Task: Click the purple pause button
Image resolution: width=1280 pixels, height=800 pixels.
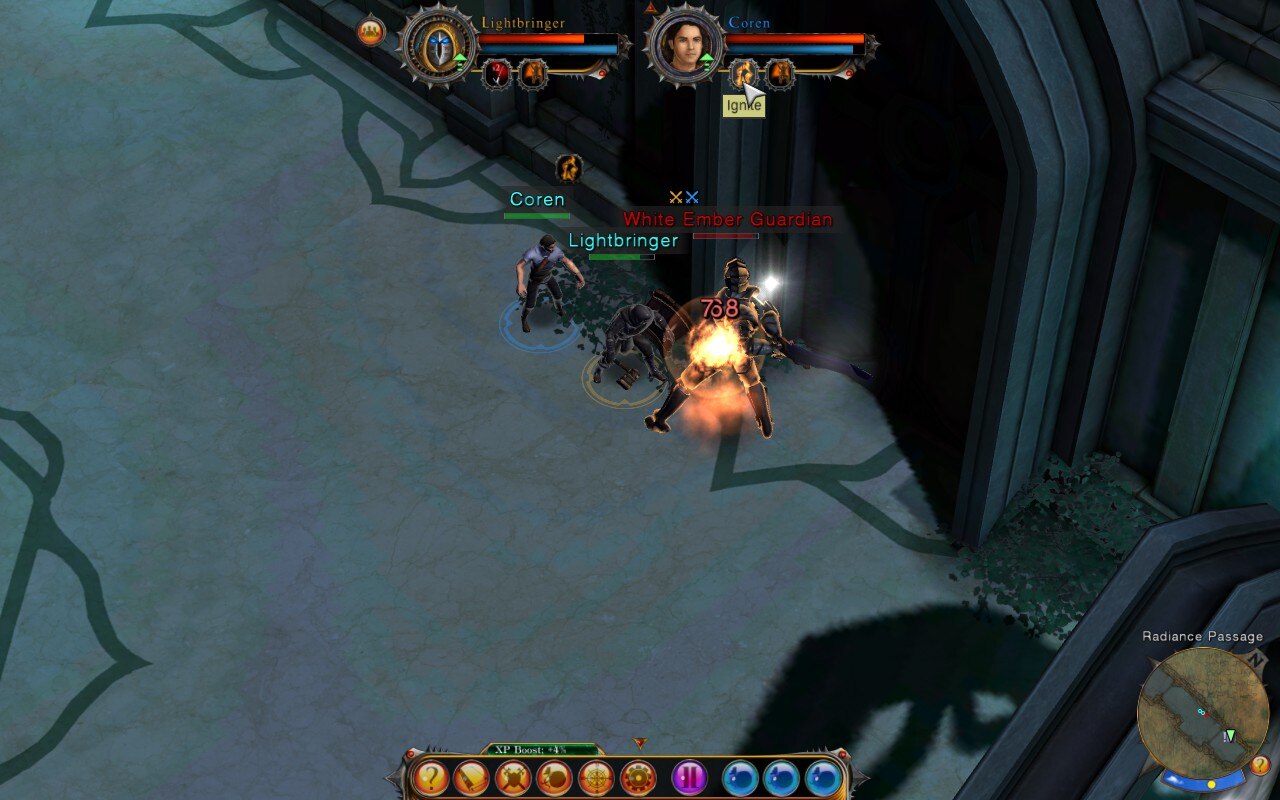Action: [689, 778]
